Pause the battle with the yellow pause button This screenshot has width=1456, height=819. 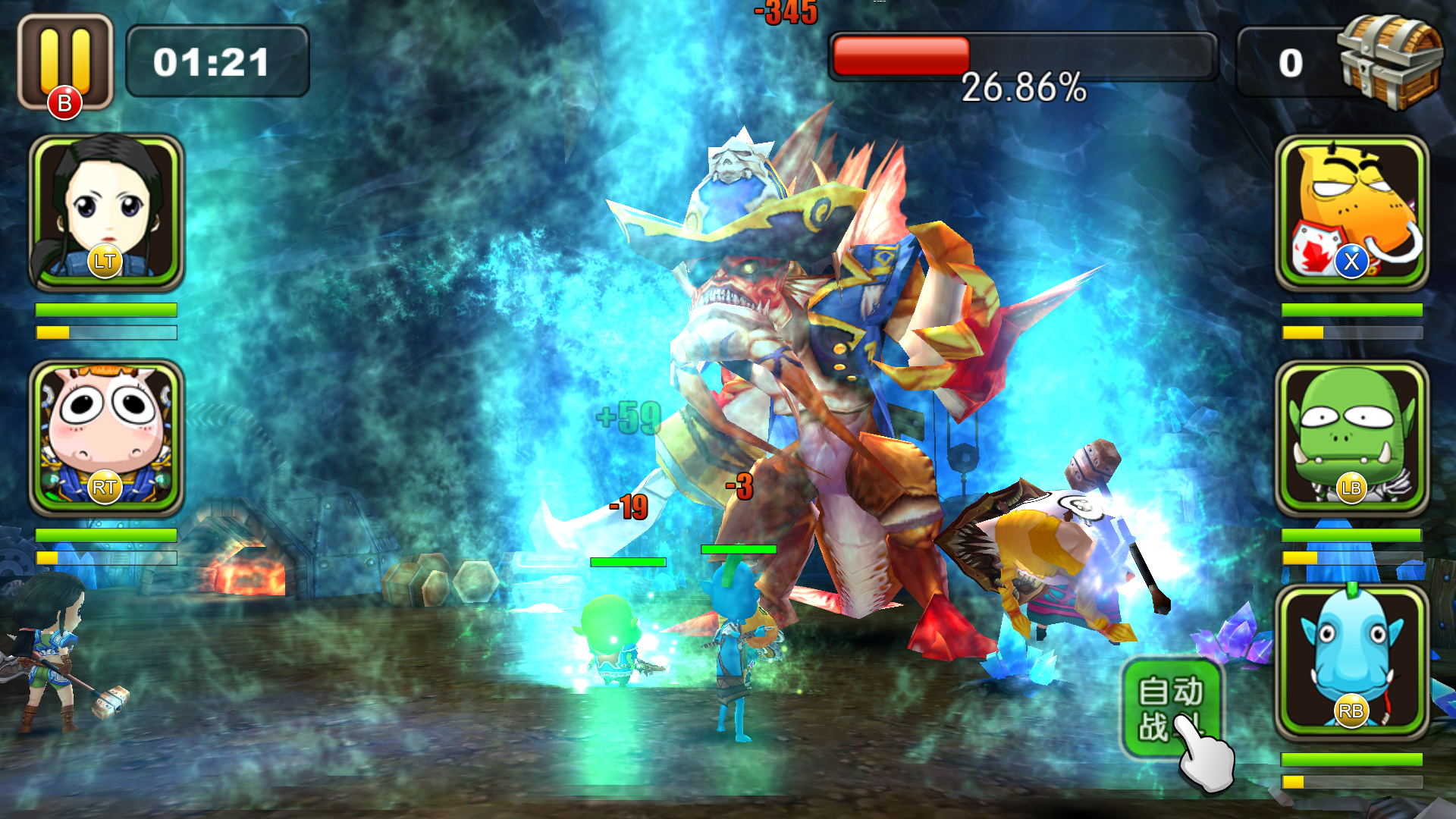pyautogui.click(x=65, y=62)
